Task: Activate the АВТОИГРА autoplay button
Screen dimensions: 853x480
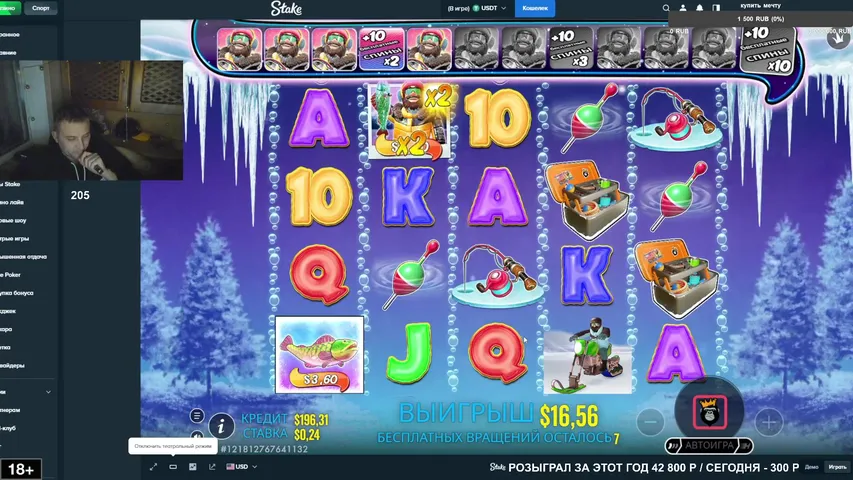Action: click(x=709, y=445)
